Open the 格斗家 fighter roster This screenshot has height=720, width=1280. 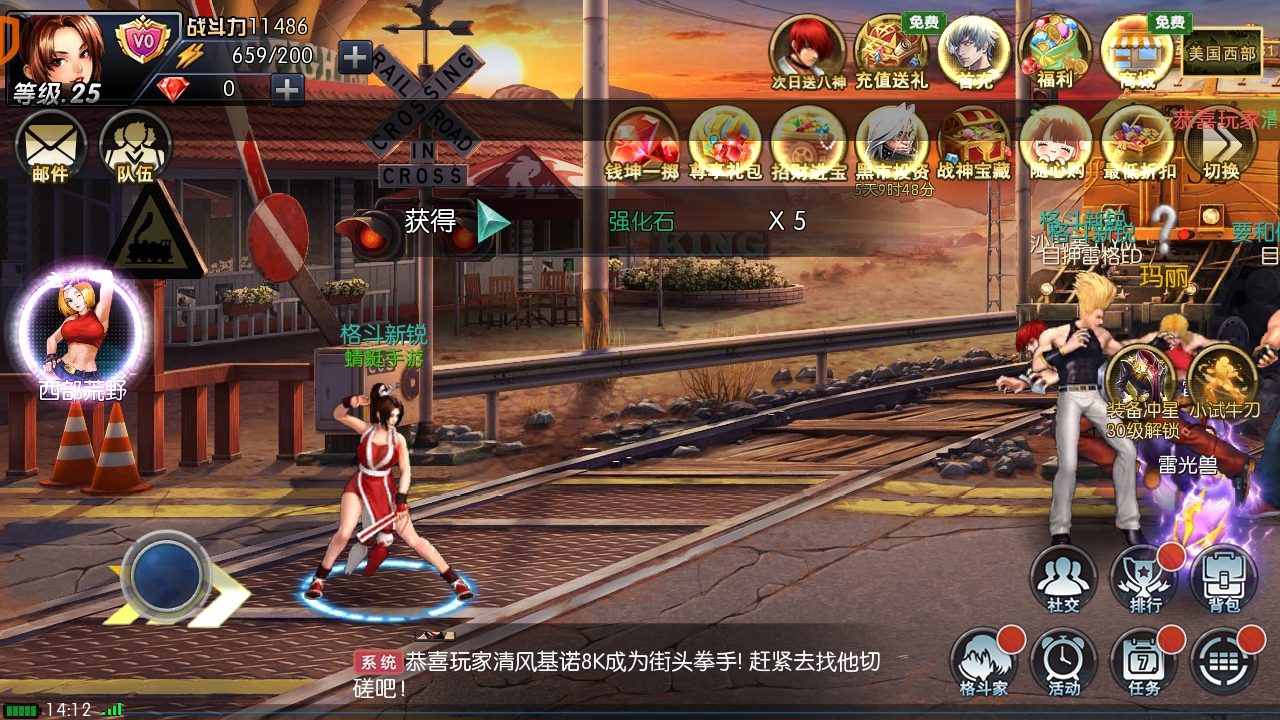point(983,662)
